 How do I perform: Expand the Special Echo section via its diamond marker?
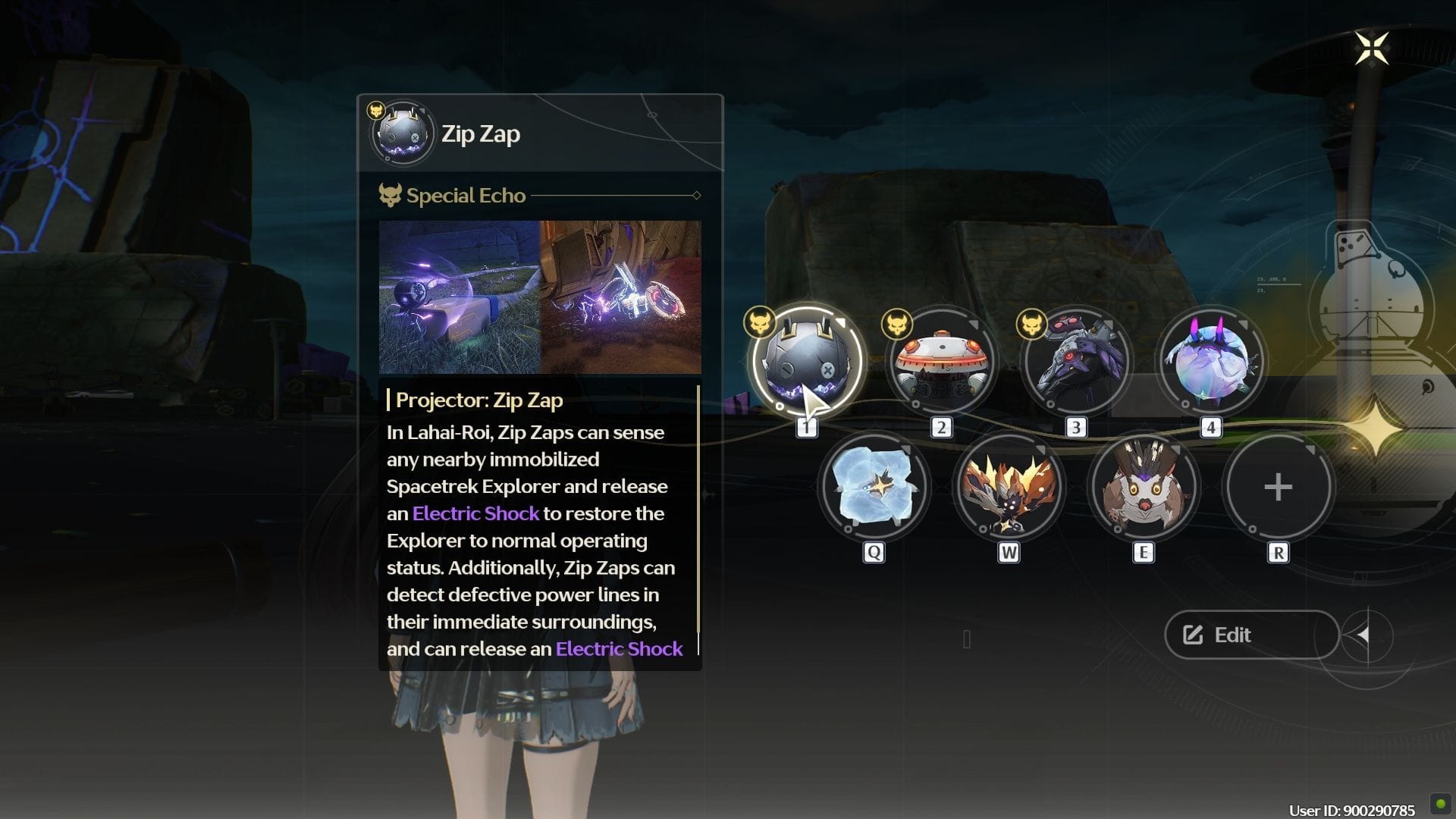[x=695, y=195]
